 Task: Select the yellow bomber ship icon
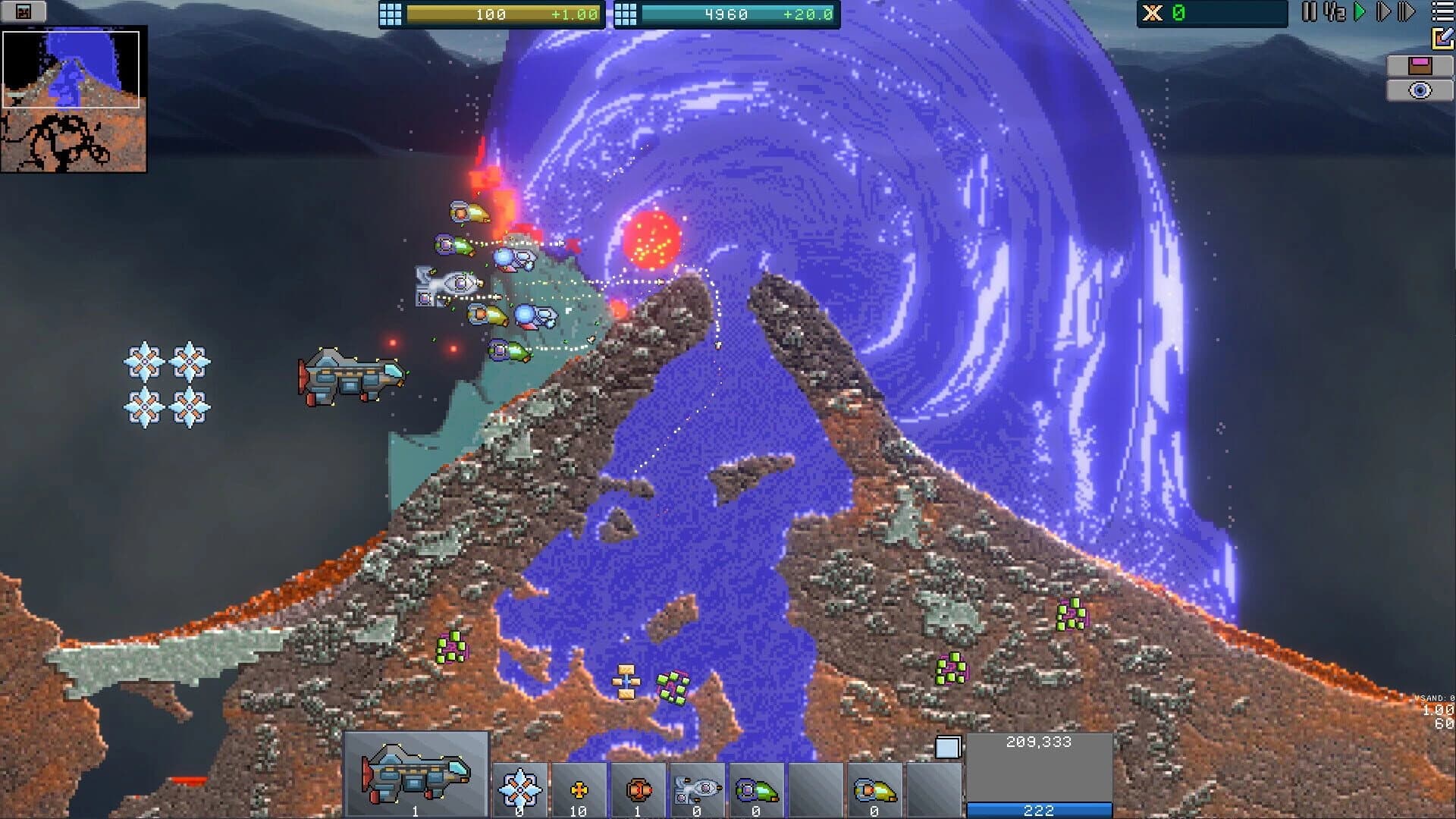[x=872, y=789]
